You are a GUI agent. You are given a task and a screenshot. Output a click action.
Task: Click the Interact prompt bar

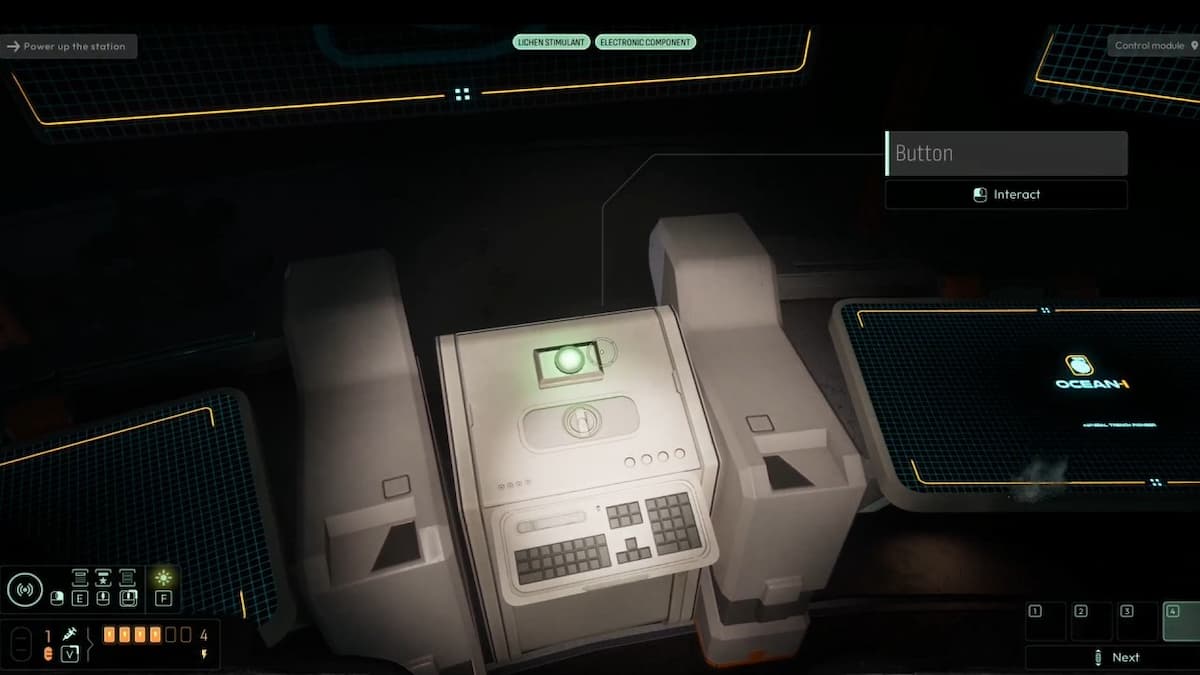[1006, 194]
